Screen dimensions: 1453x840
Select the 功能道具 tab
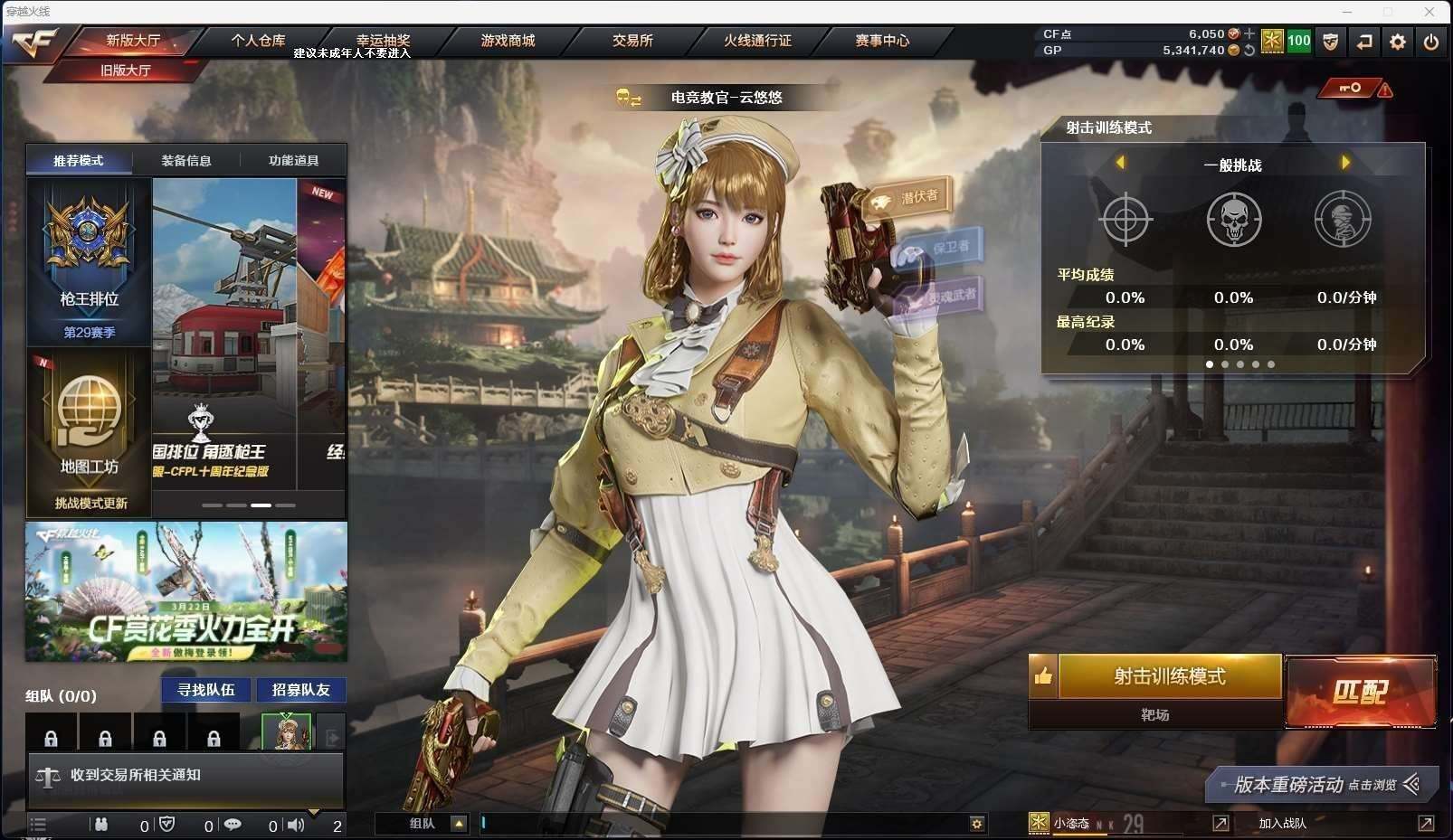293,161
